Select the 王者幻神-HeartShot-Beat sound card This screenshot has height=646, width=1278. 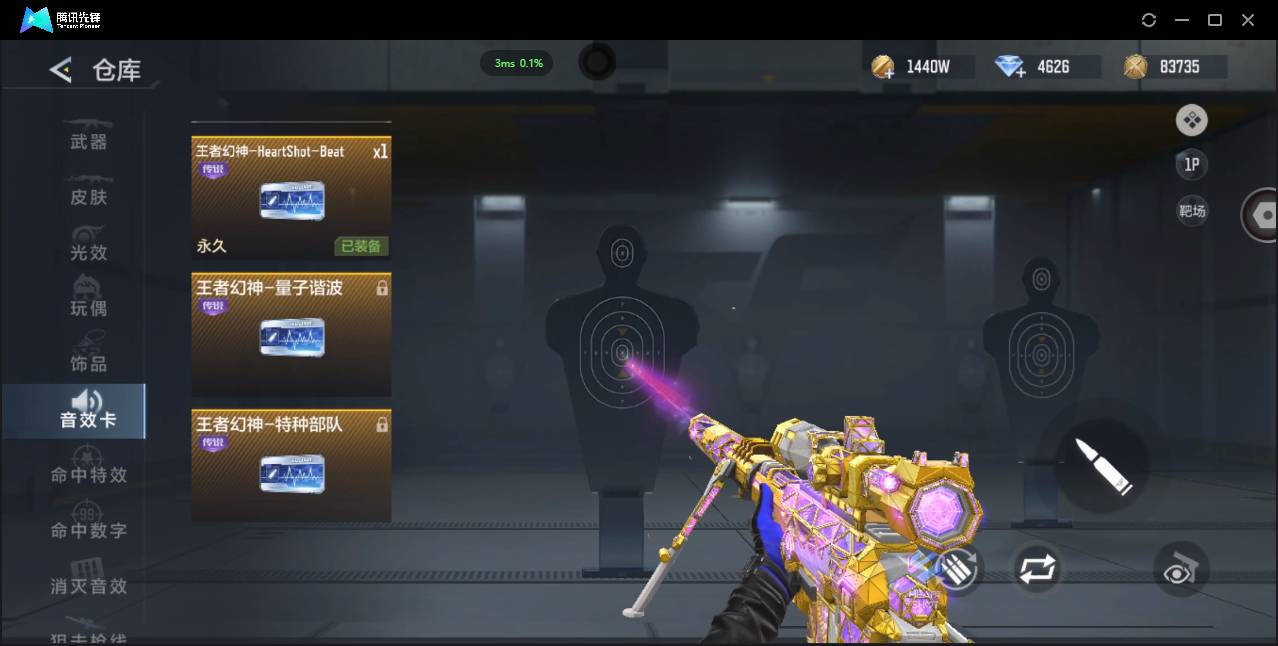pos(291,197)
